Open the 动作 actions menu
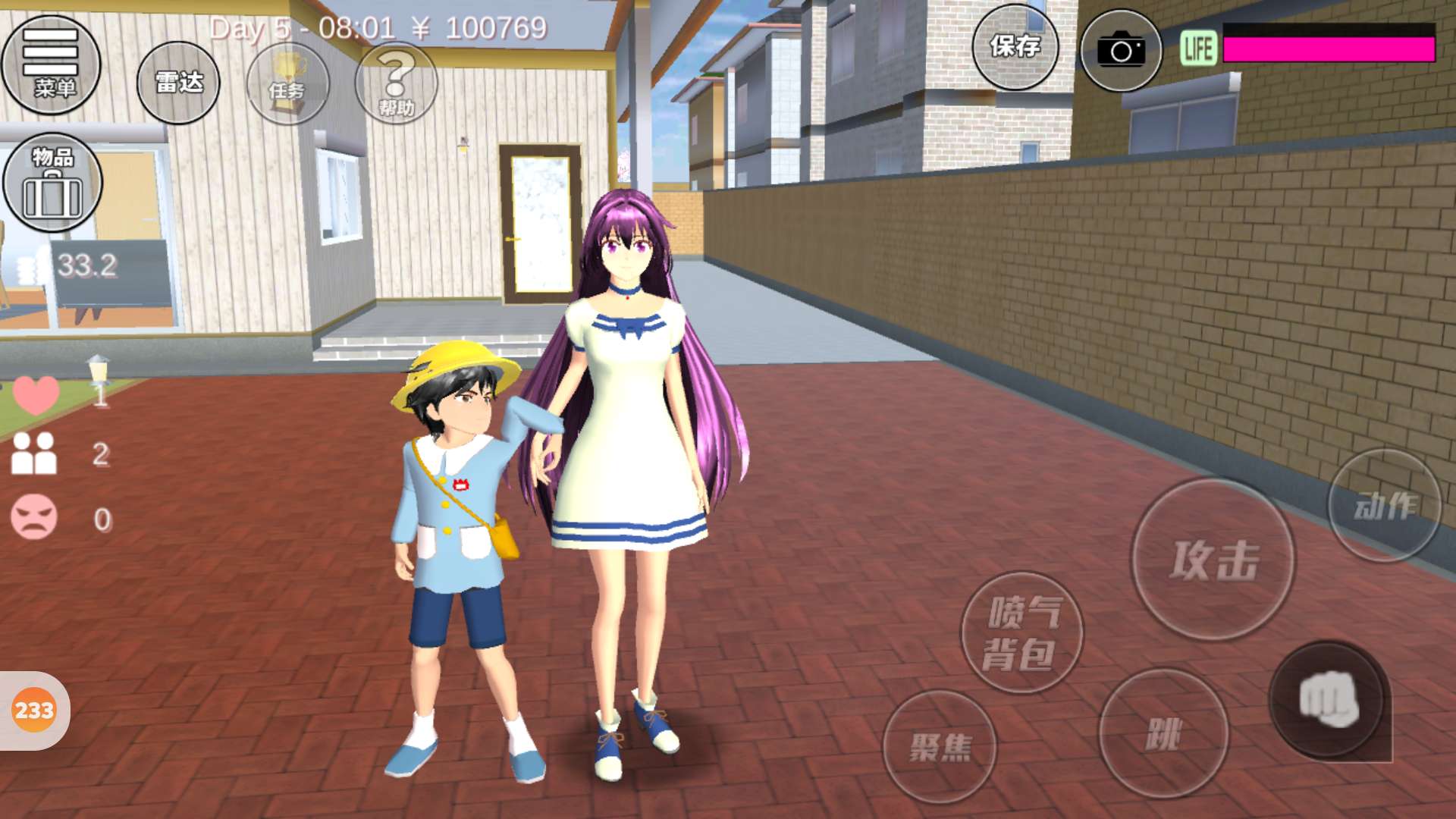The image size is (1456, 819). click(1385, 505)
